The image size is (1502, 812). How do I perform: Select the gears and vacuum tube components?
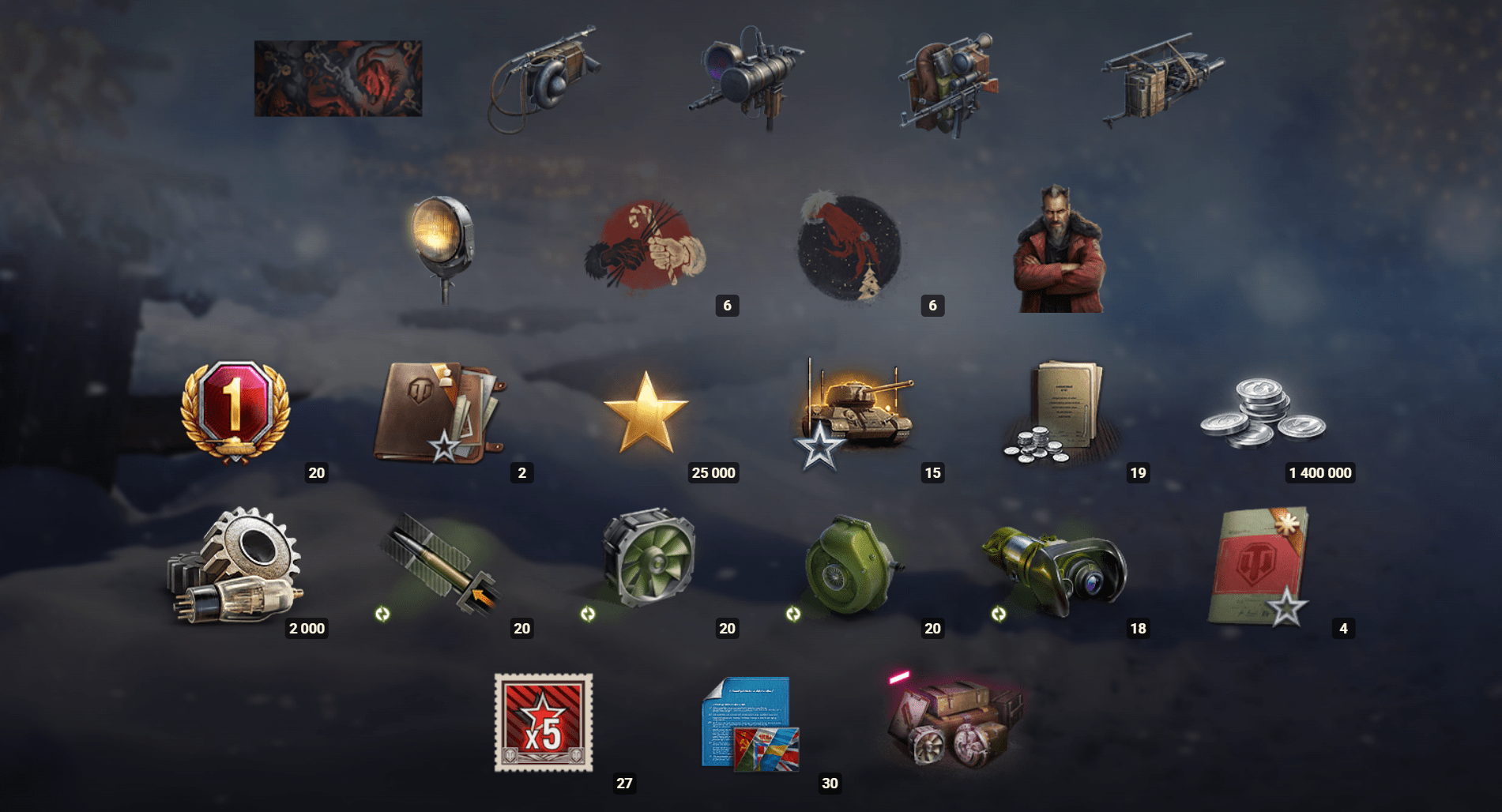pos(235,567)
